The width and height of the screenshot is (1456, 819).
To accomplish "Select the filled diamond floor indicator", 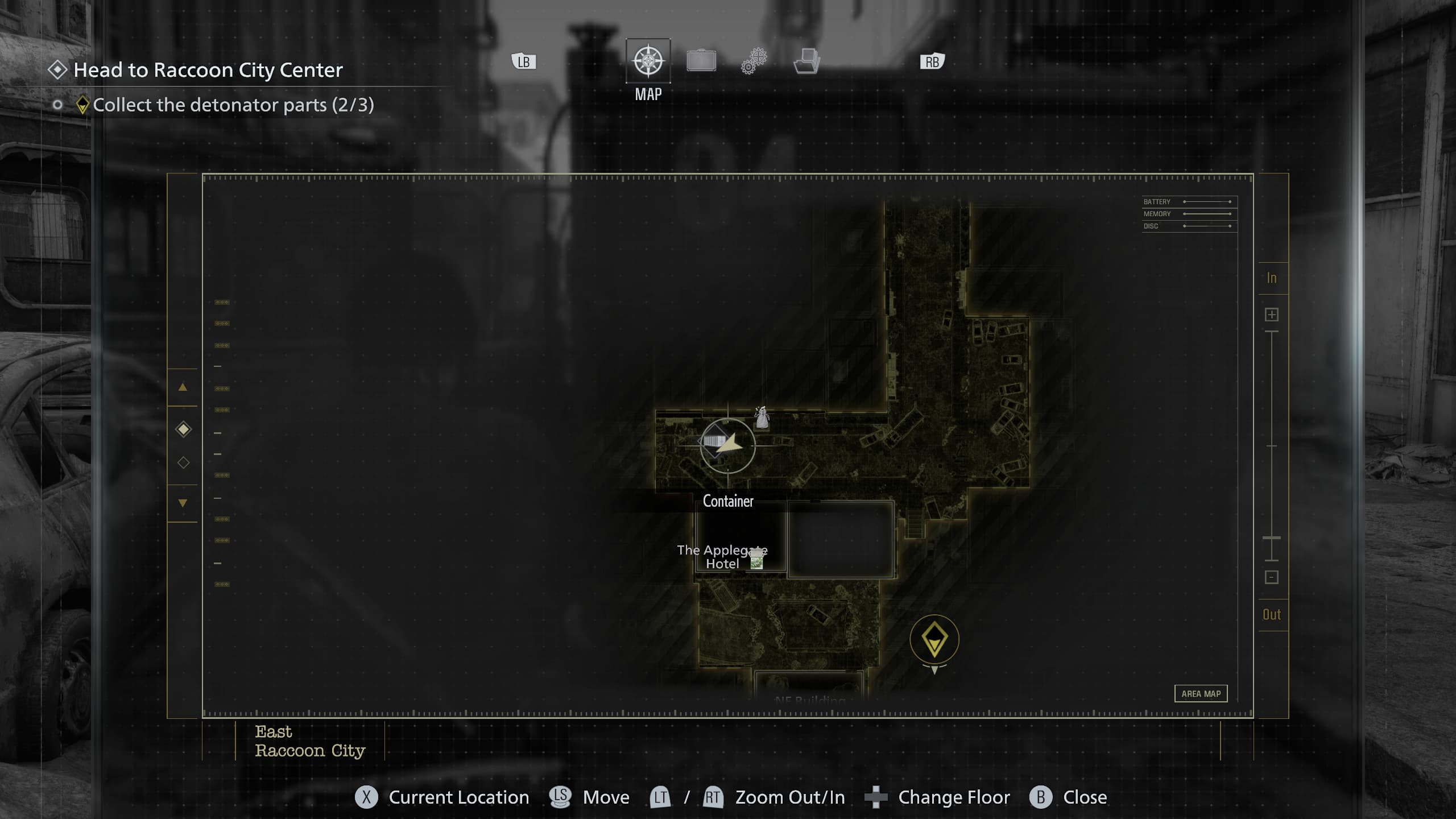I will click(x=183, y=429).
